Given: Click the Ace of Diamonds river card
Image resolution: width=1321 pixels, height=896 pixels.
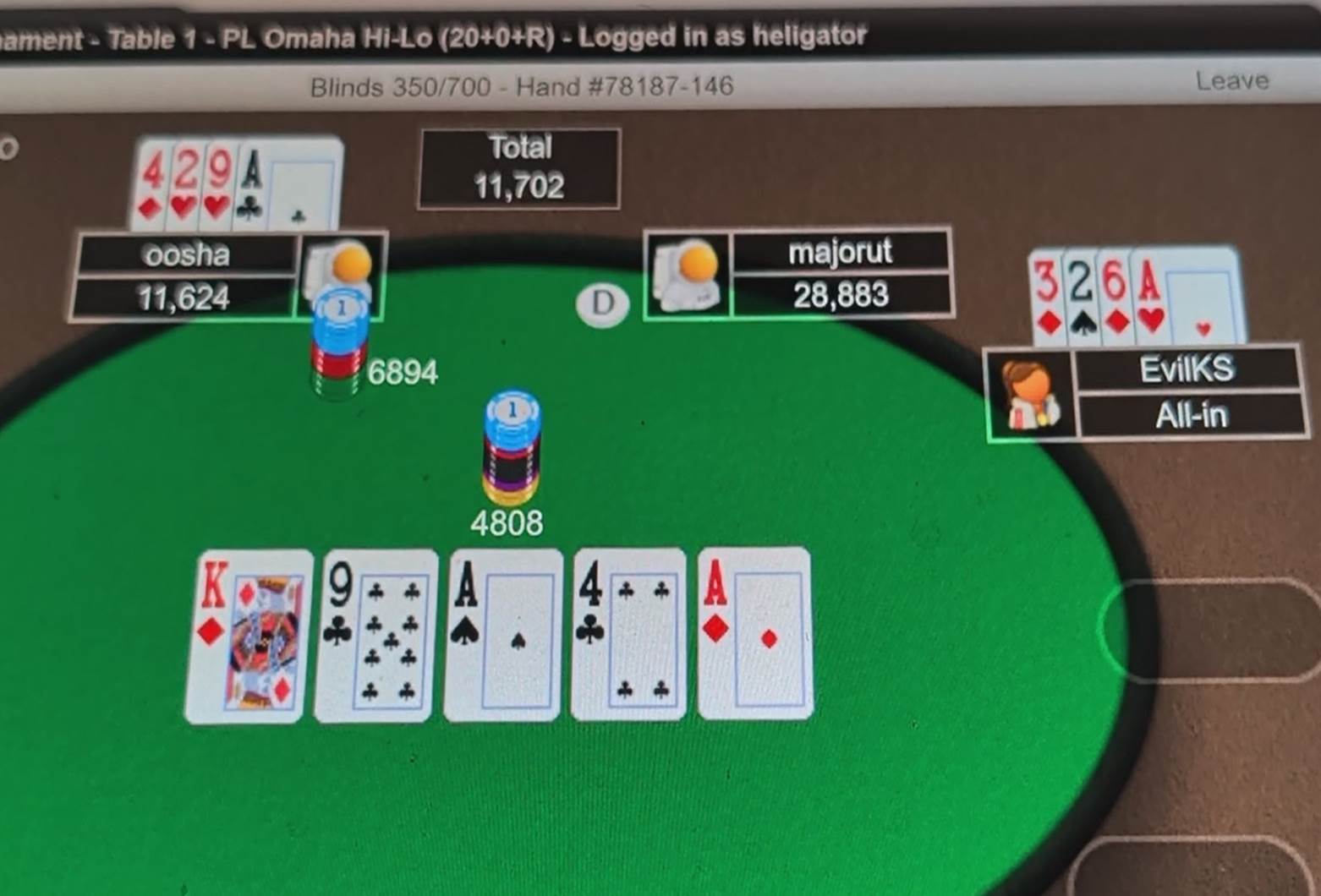Looking at the screenshot, I should [753, 632].
